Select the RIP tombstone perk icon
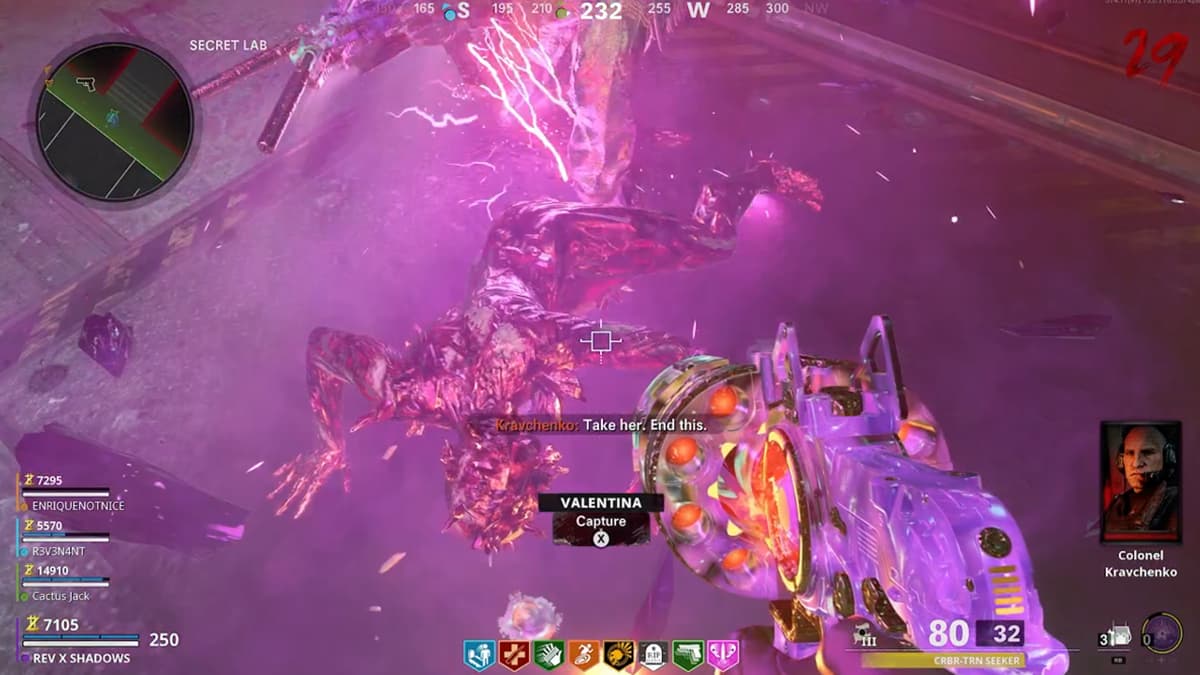Screen dimensions: 1200x675 point(654,656)
